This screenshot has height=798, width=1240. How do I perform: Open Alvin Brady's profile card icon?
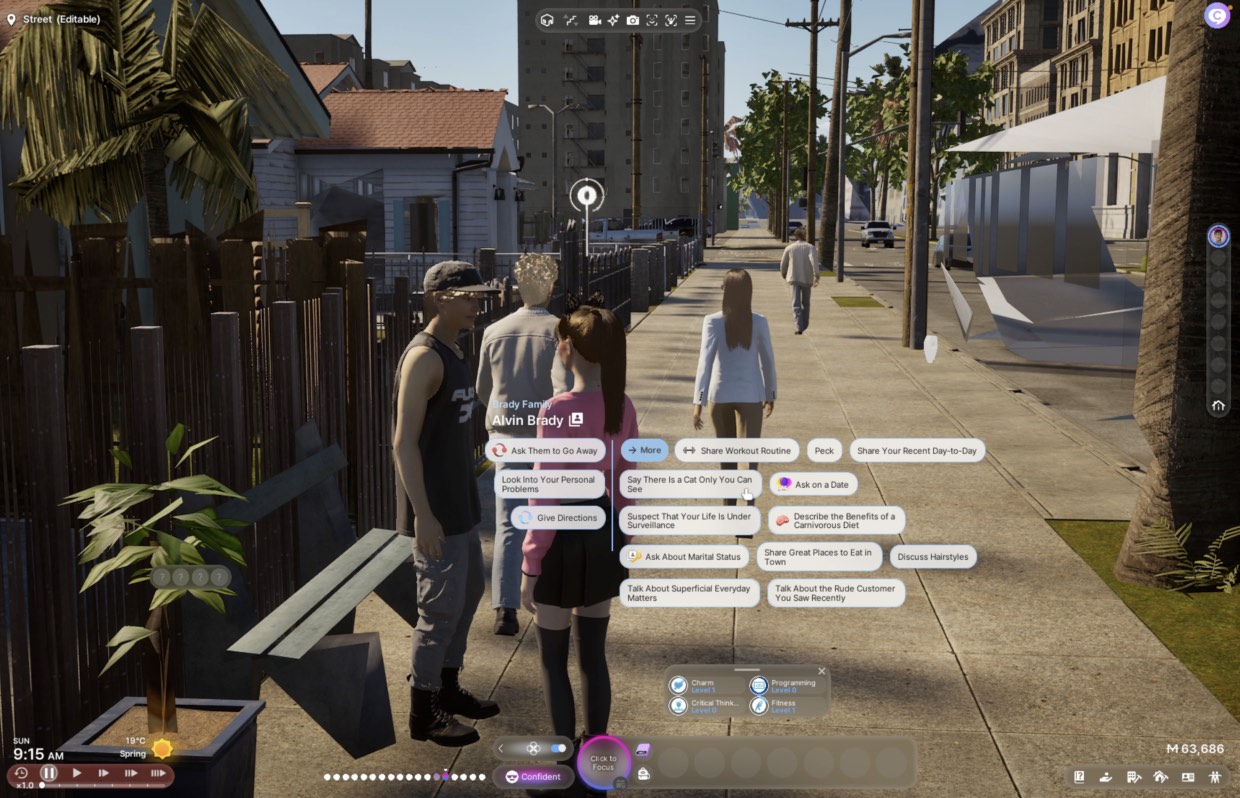point(576,420)
